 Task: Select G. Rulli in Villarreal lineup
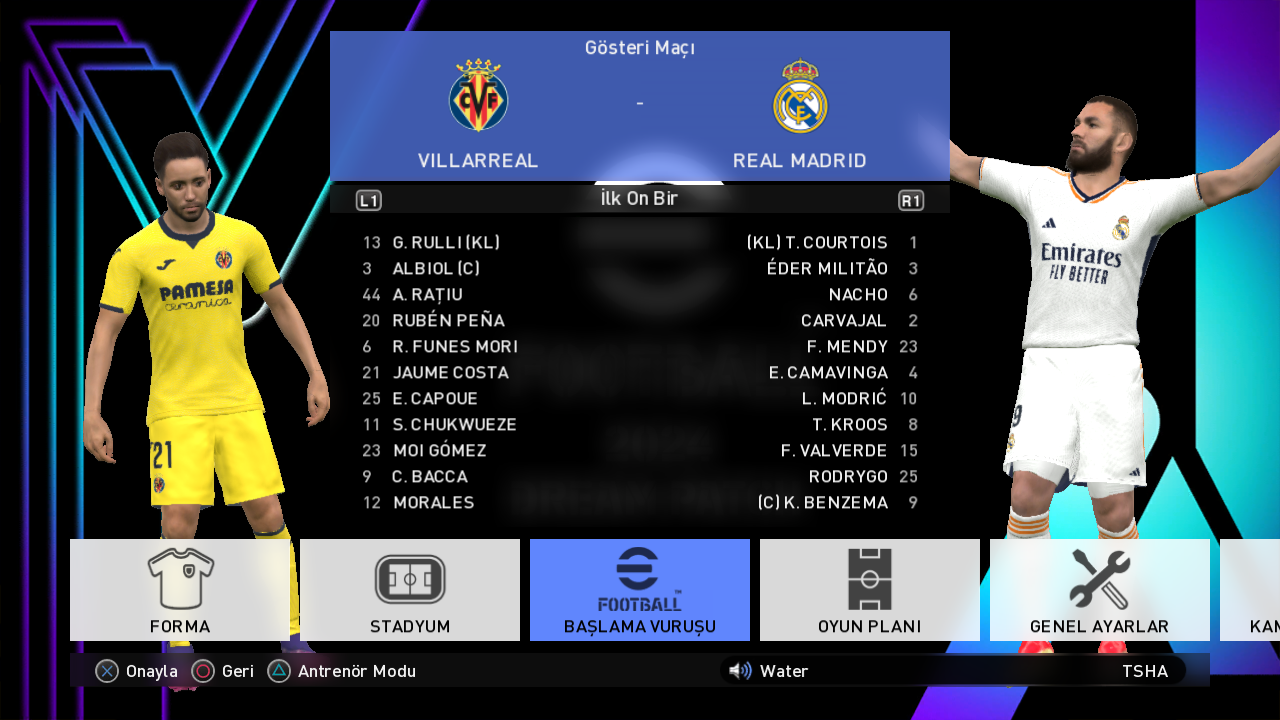[446, 243]
